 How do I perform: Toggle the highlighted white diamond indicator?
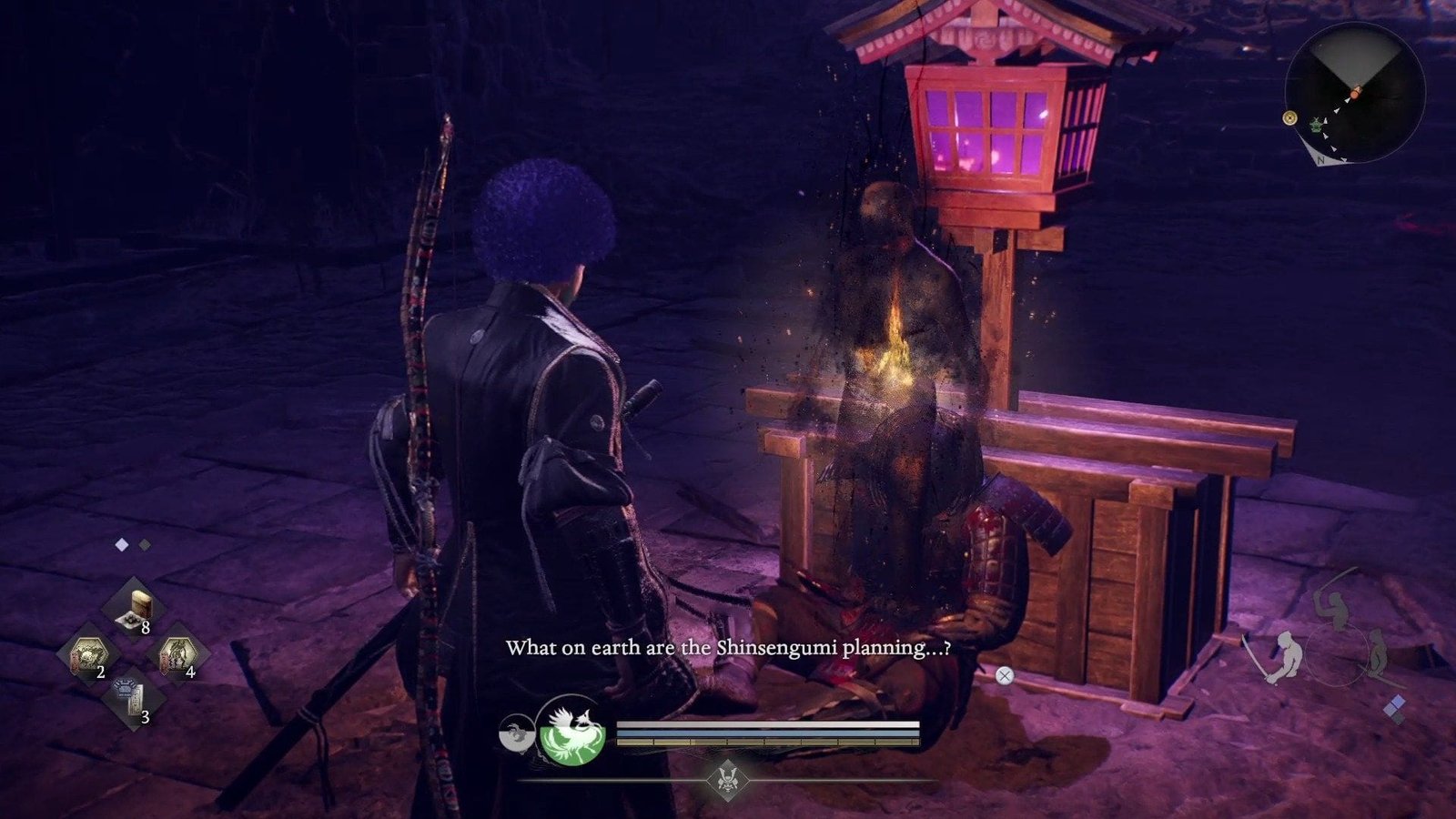[x=121, y=544]
